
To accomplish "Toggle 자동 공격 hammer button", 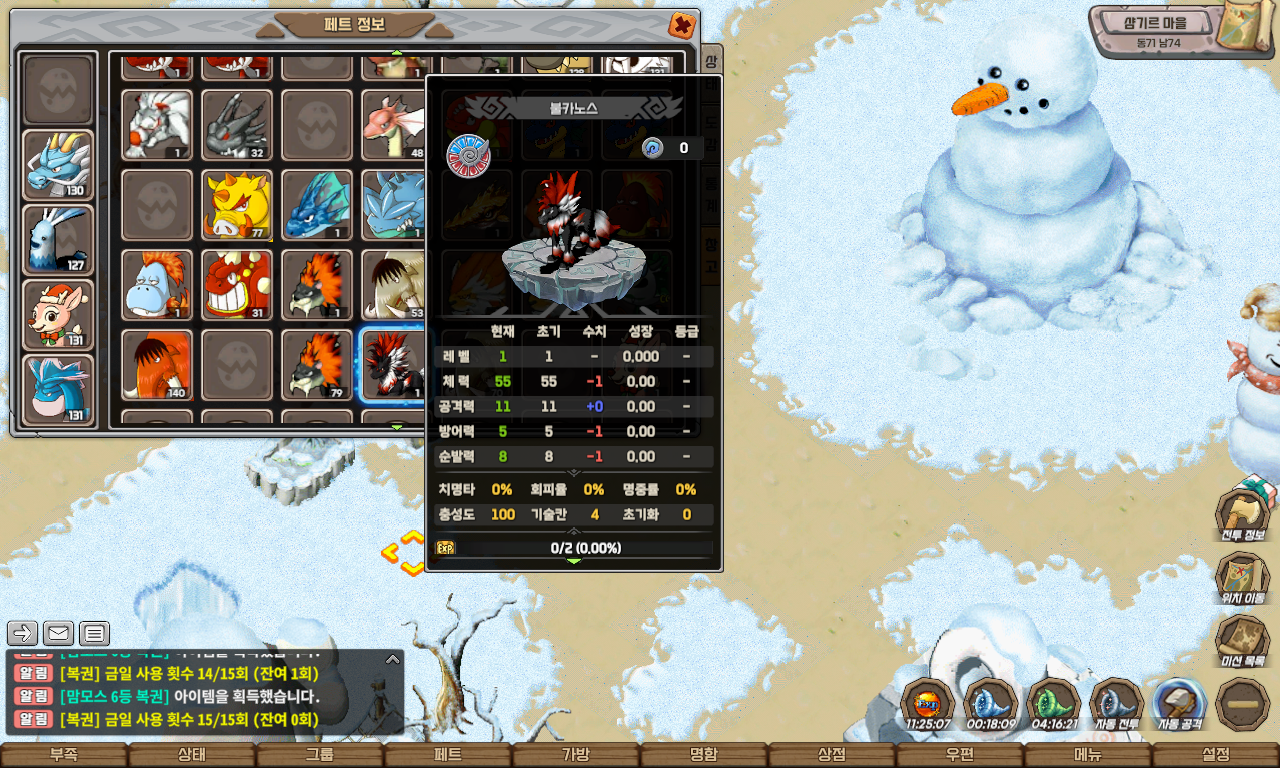I will point(1179,705).
